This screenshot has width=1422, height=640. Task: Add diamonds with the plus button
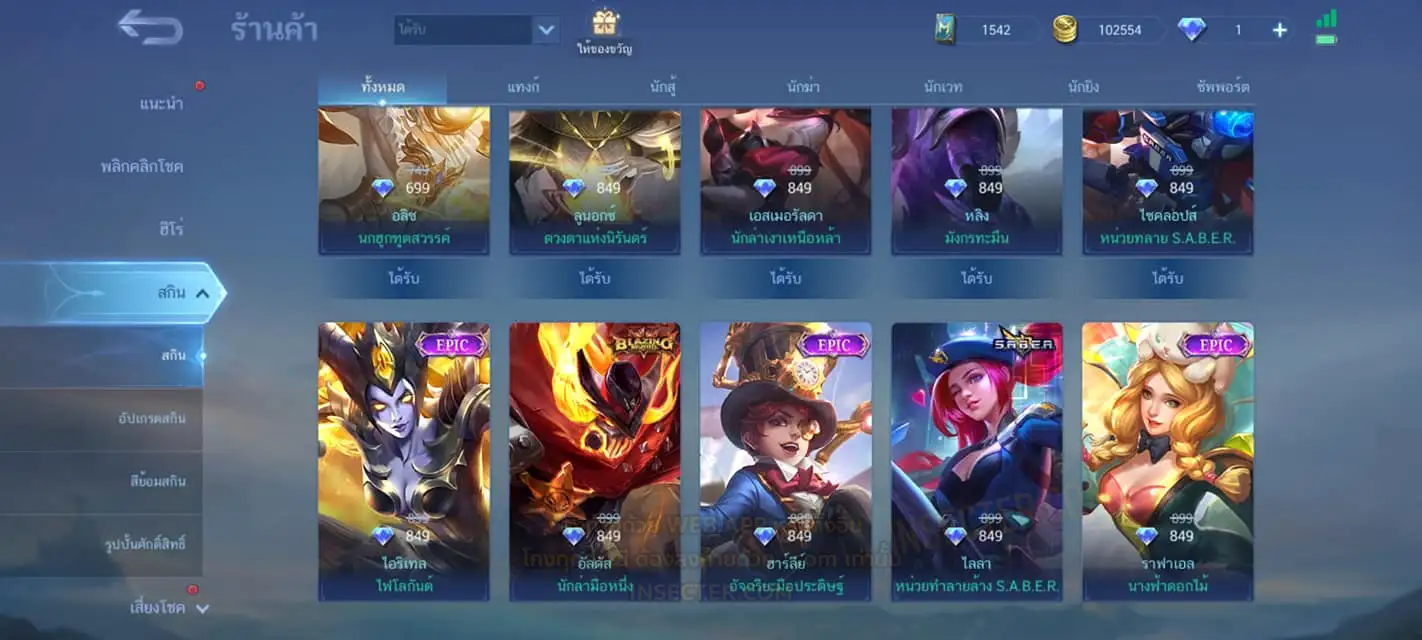(x=1279, y=30)
